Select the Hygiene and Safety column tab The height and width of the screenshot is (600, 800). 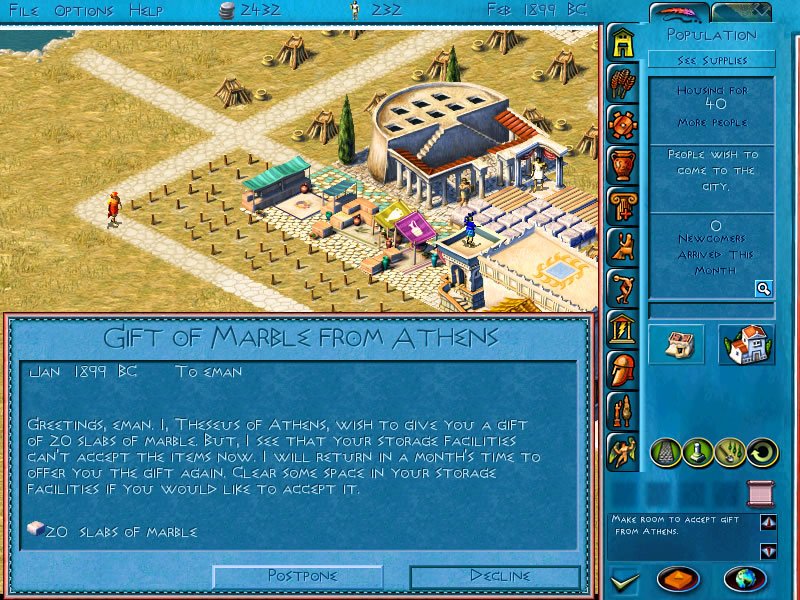coord(623,205)
